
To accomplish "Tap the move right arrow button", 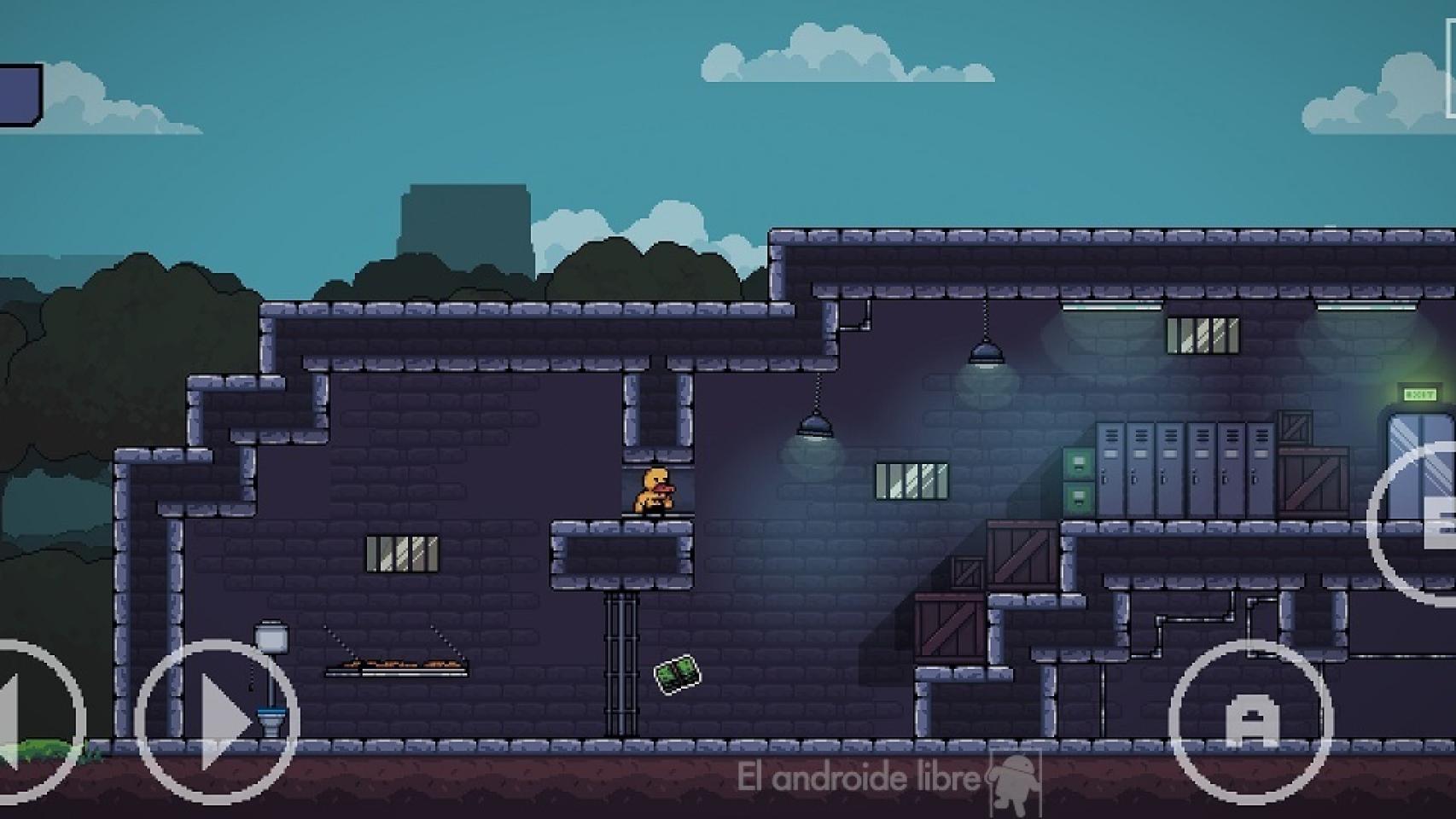I will [x=218, y=722].
